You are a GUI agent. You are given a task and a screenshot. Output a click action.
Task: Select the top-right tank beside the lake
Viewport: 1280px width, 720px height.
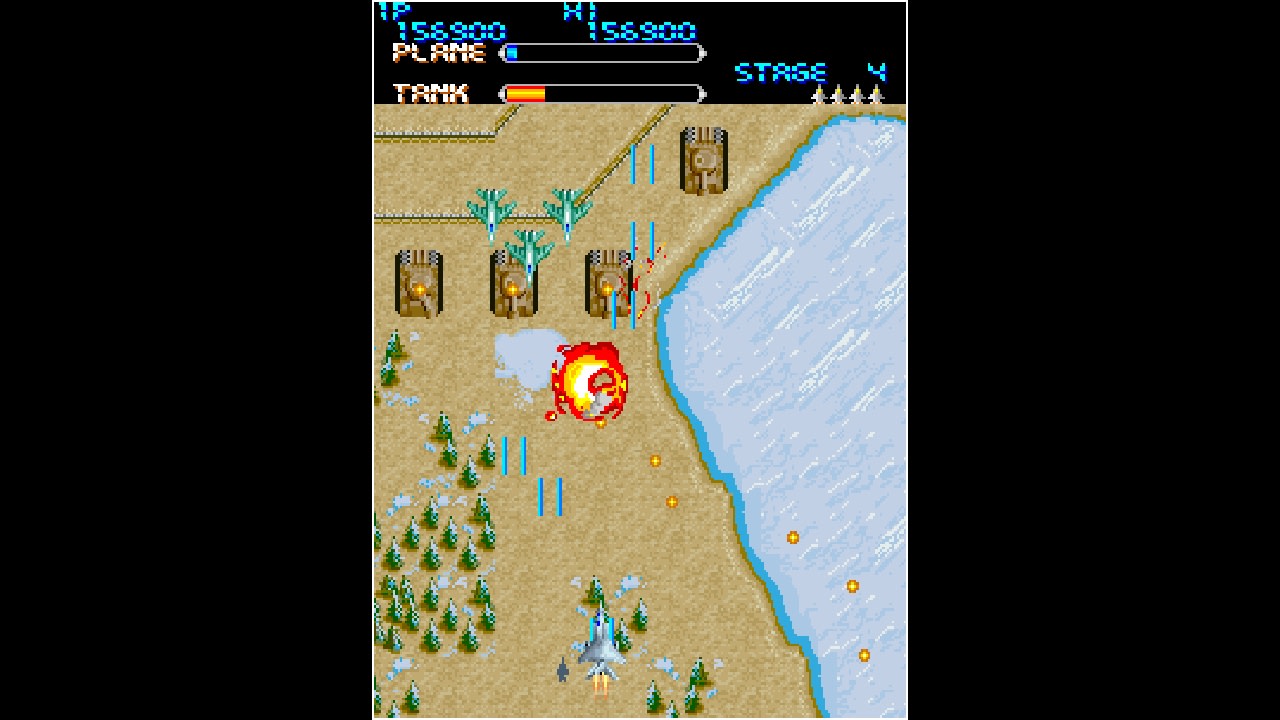coord(704,160)
